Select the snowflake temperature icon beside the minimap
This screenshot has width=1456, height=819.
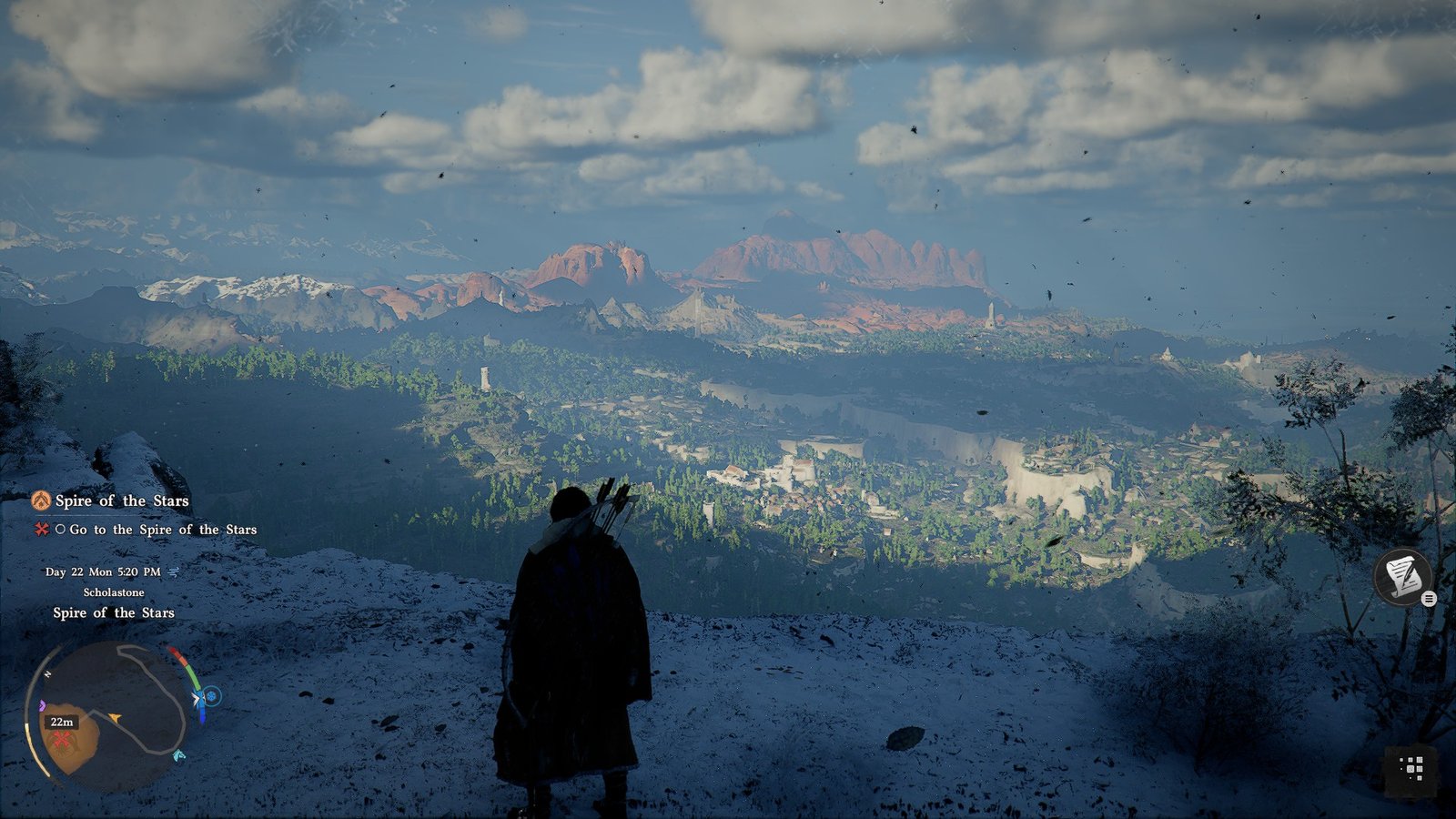(x=212, y=697)
